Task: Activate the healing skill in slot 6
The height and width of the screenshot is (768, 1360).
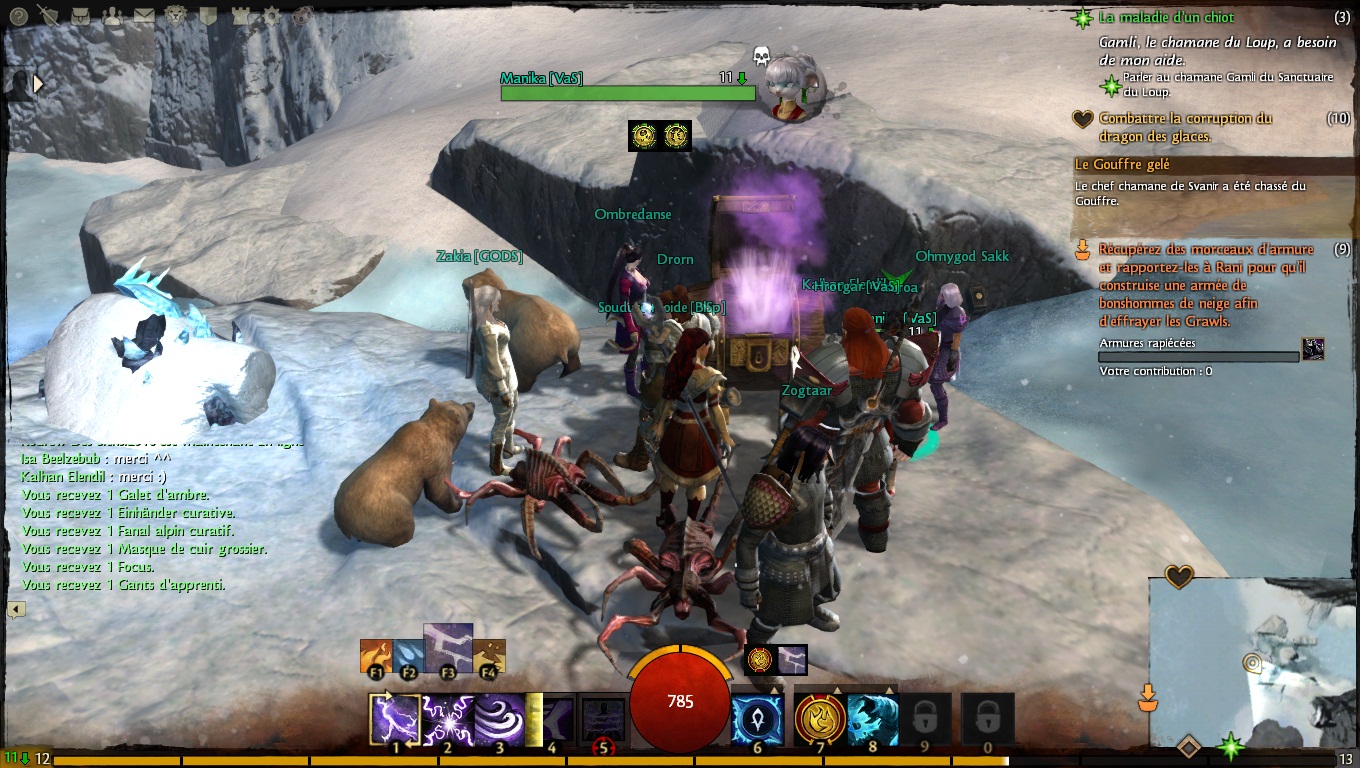Action: click(757, 719)
